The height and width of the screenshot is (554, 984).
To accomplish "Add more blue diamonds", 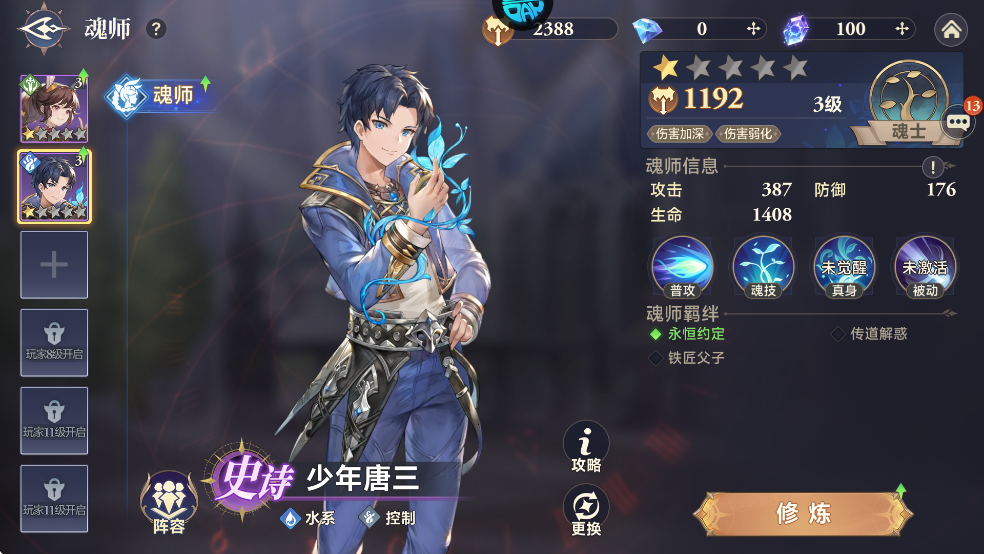I will (754, 29).
